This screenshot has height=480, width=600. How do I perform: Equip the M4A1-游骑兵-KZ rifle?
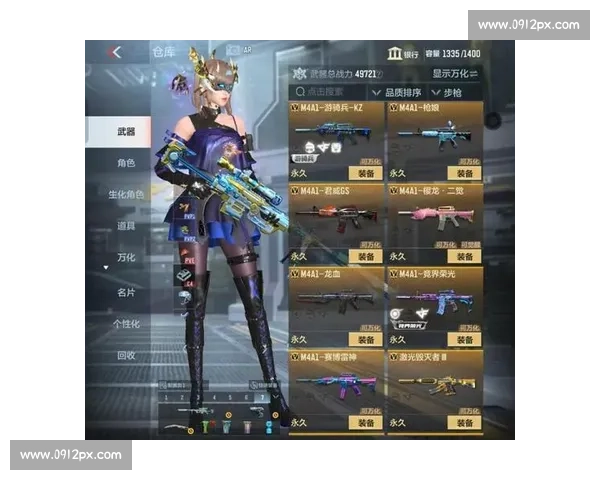coord(366,173)
